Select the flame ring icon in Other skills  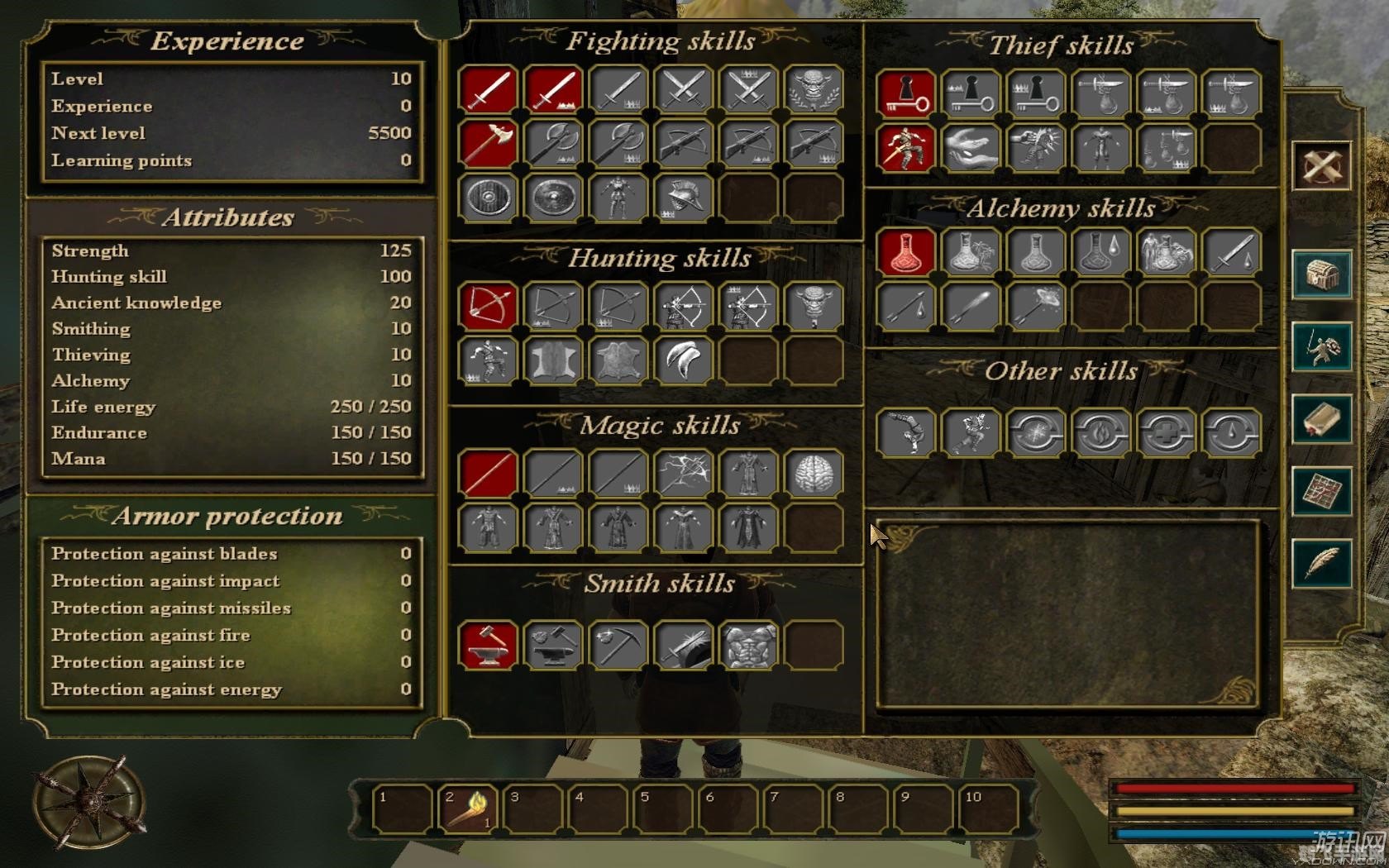[x=1100, y=432]
